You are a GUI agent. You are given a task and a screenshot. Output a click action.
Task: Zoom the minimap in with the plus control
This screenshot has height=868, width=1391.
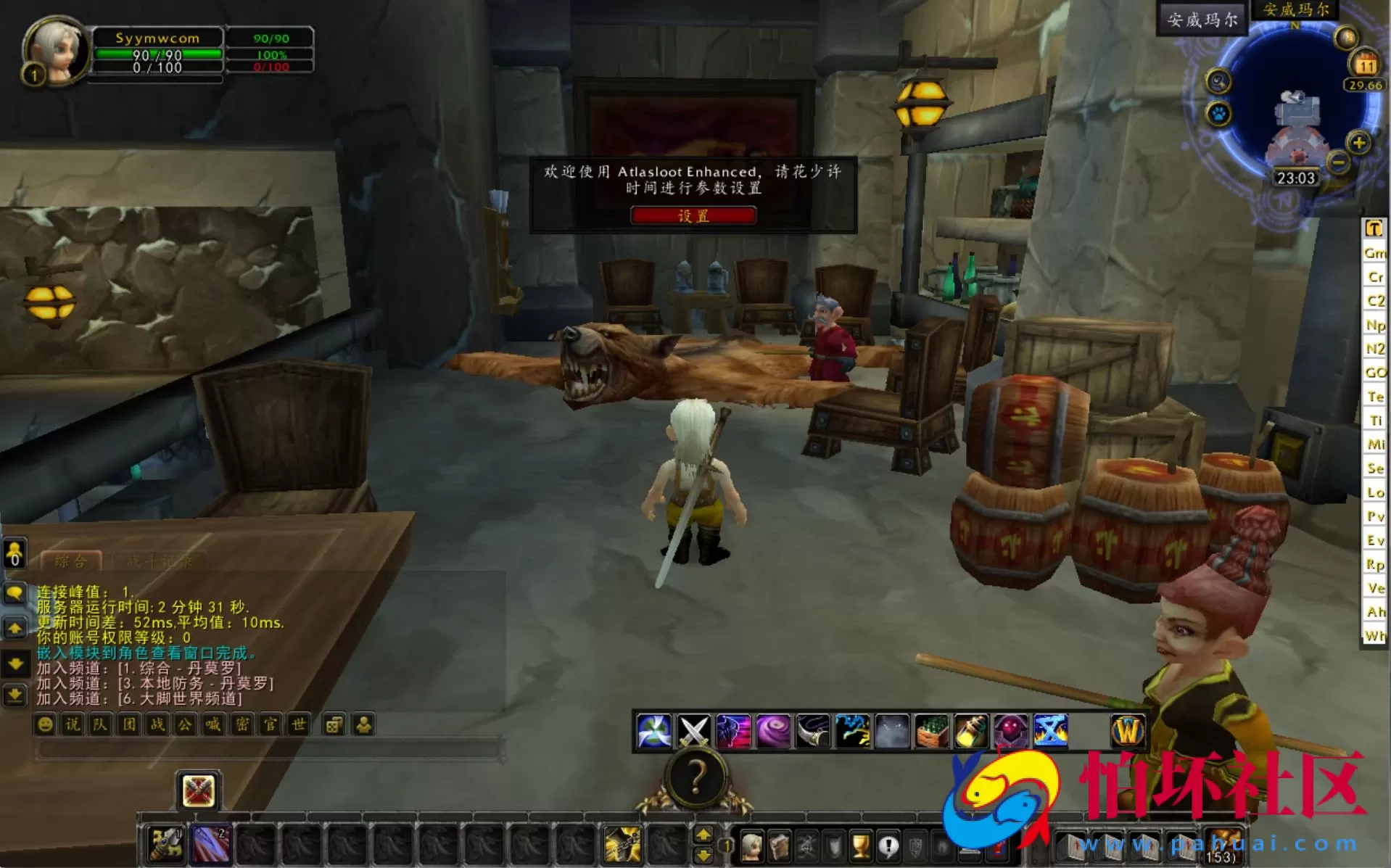click(x=1358, y=144)
